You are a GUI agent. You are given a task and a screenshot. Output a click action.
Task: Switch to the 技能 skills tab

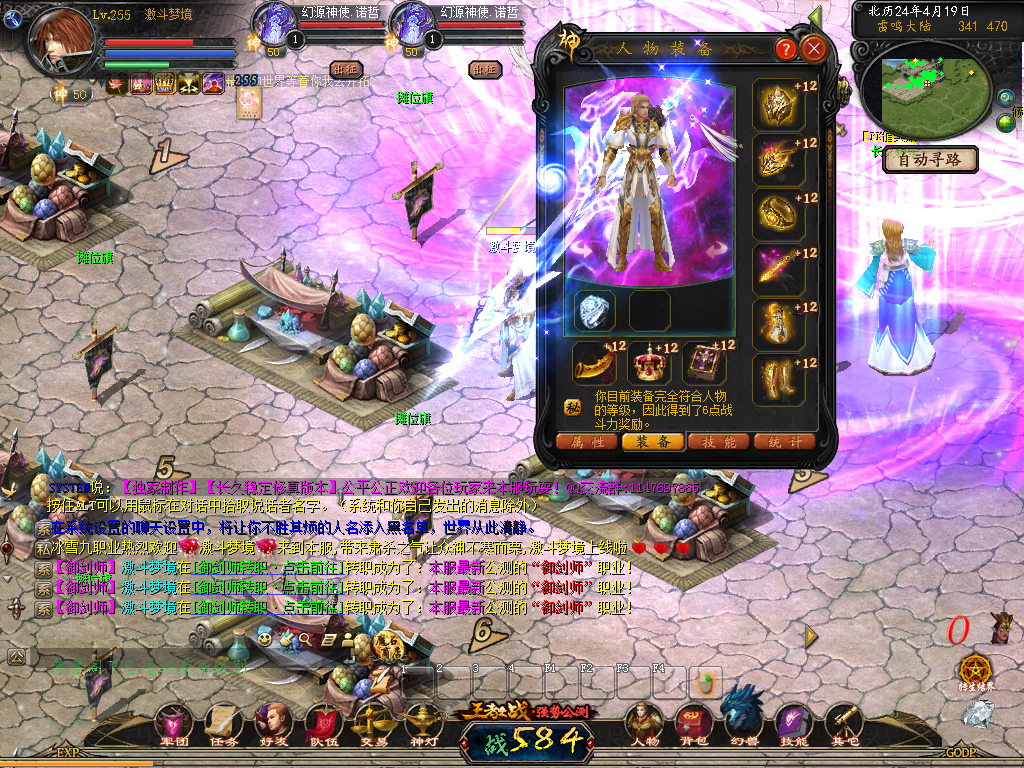[x=719, y=441]
